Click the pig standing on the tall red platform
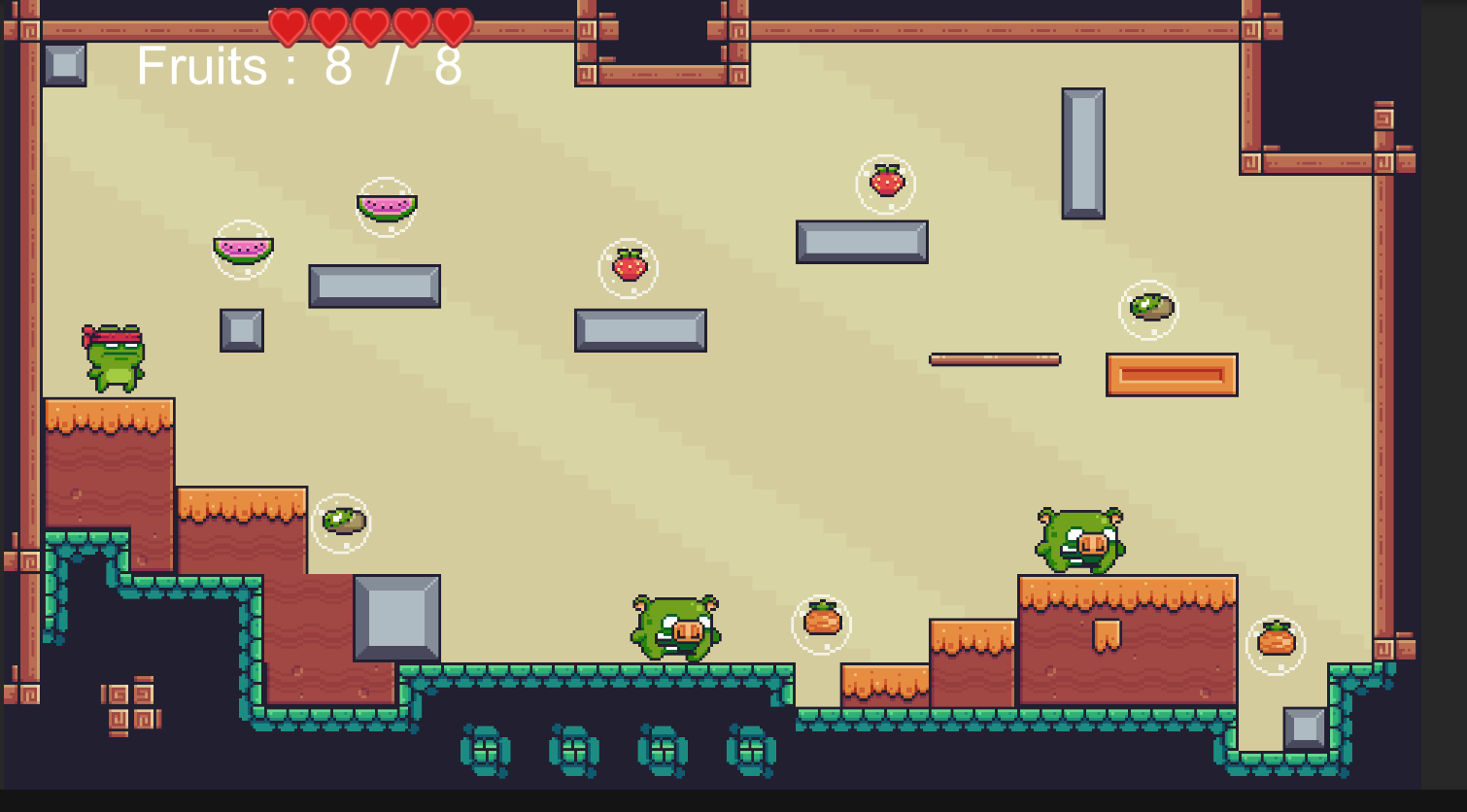 pos(1078,537)
